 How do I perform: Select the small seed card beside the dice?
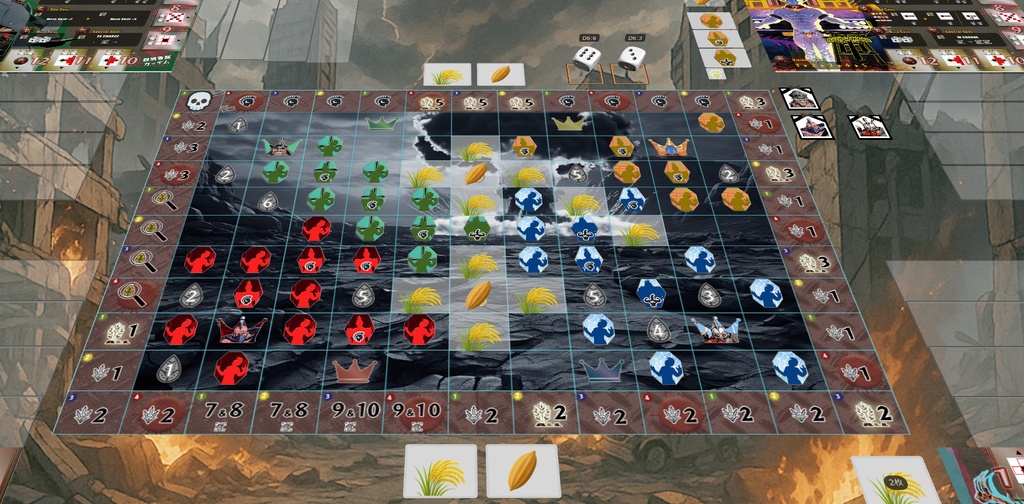(501, 74)
